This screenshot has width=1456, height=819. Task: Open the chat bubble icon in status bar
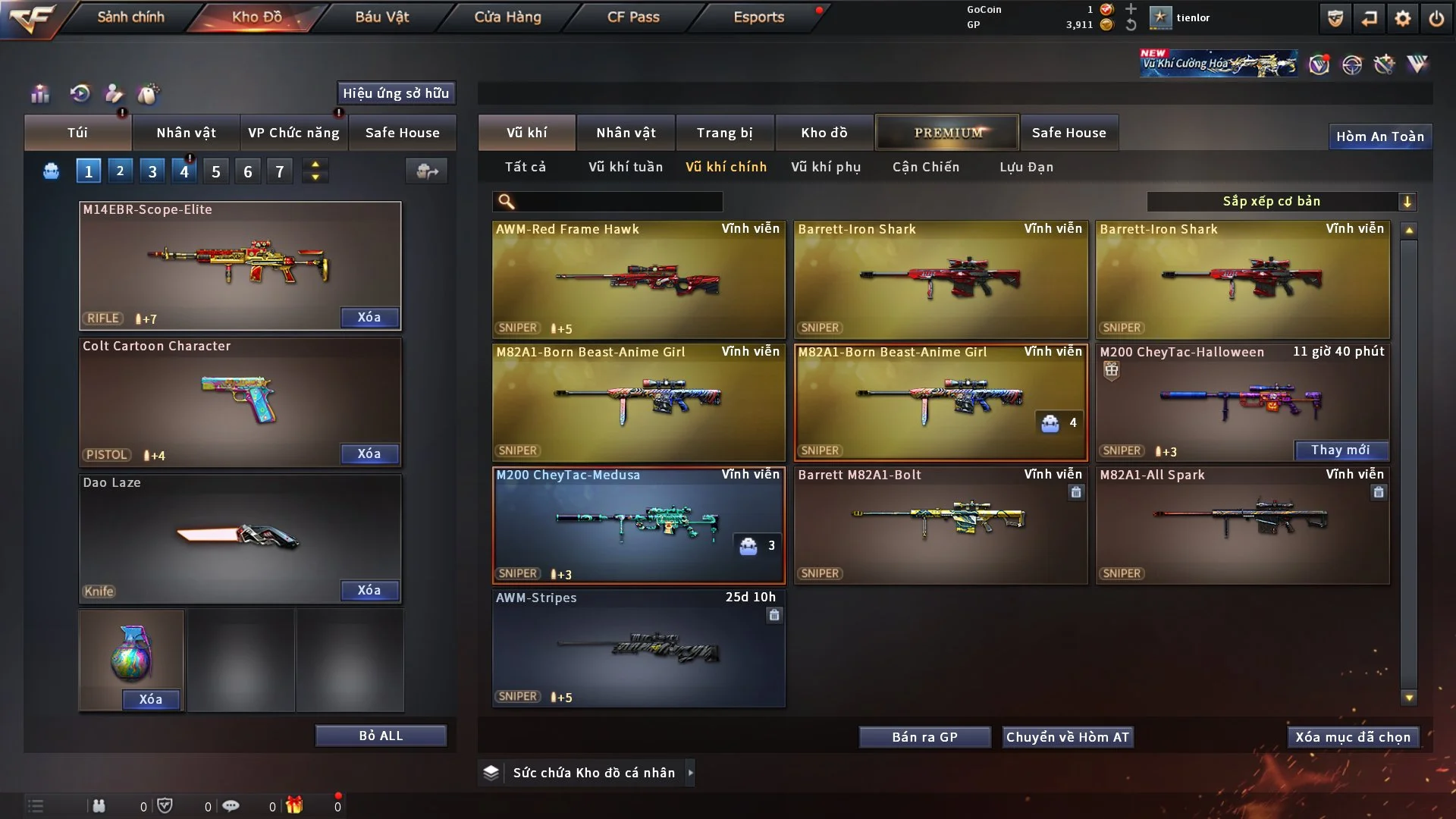(231, 806)
